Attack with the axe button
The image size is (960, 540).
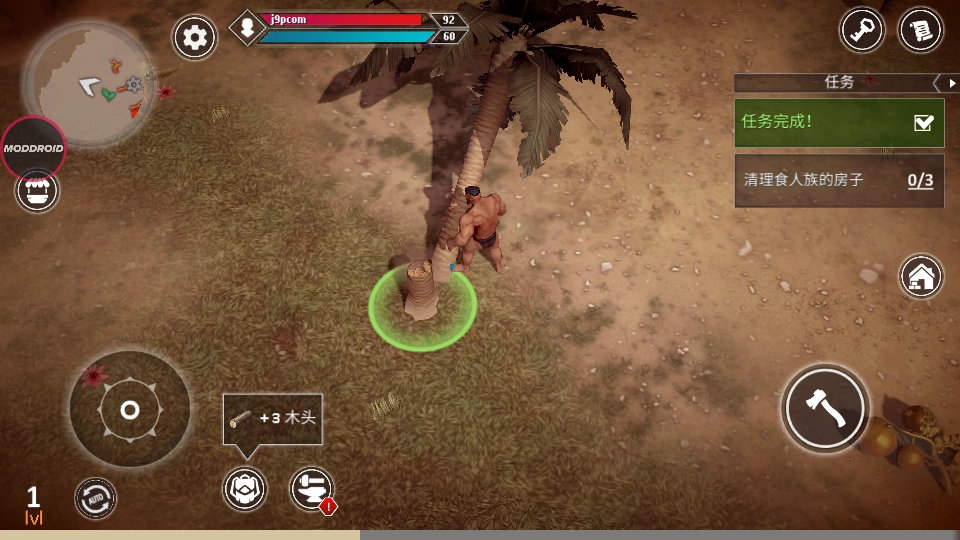825,408
